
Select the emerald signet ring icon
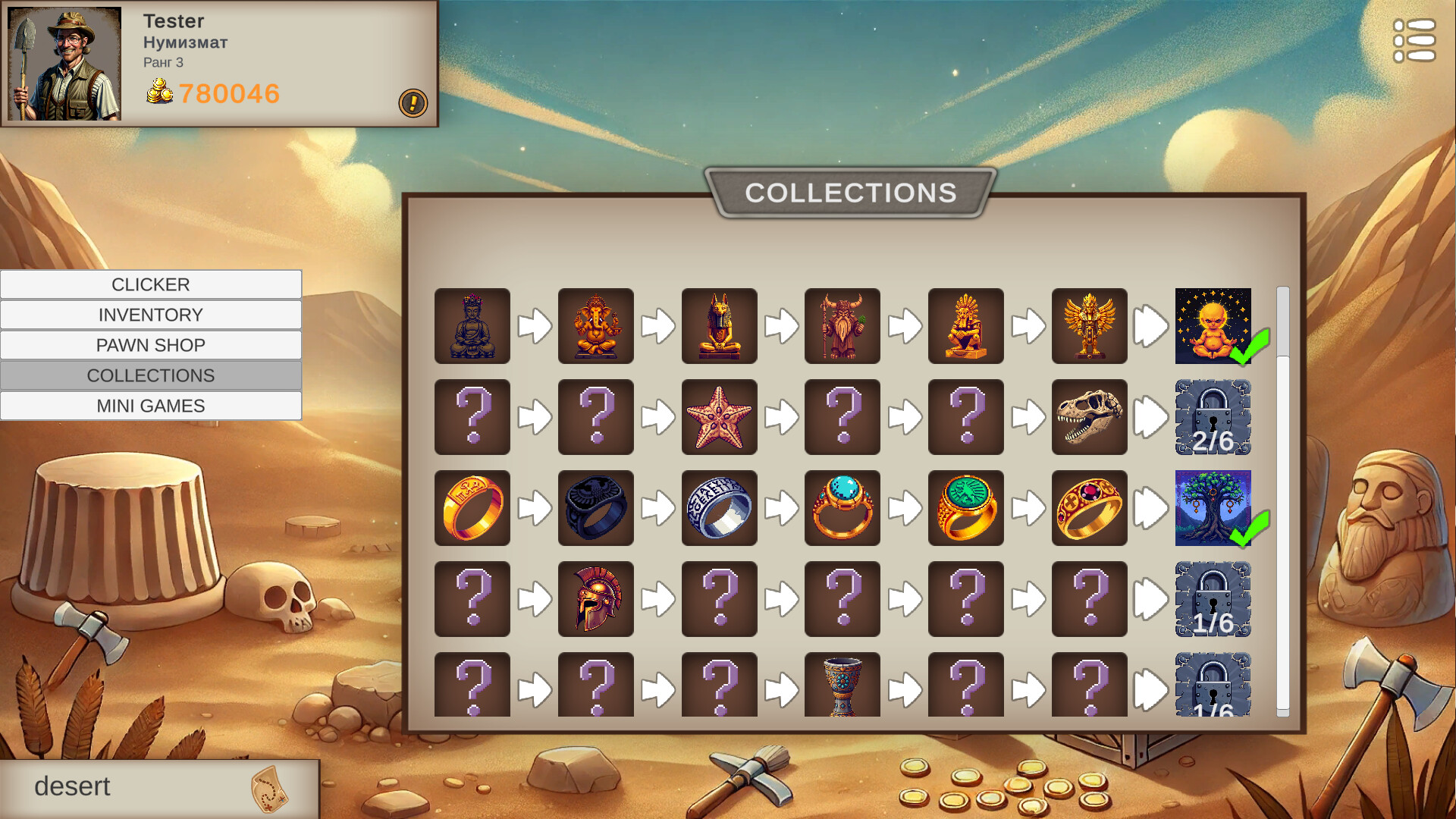click(x=966, y=507)
